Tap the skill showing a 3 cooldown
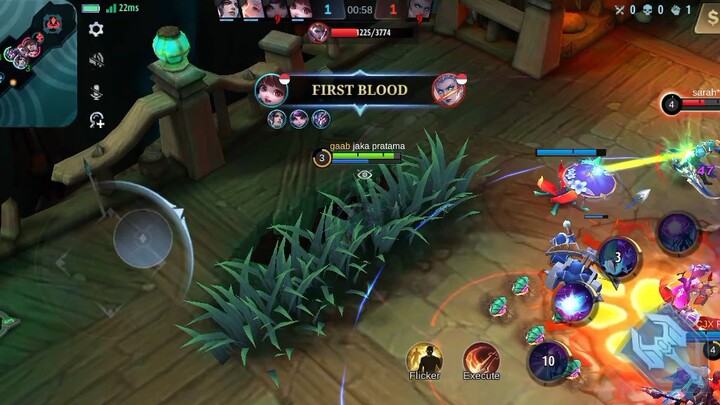 click(618, 258)
